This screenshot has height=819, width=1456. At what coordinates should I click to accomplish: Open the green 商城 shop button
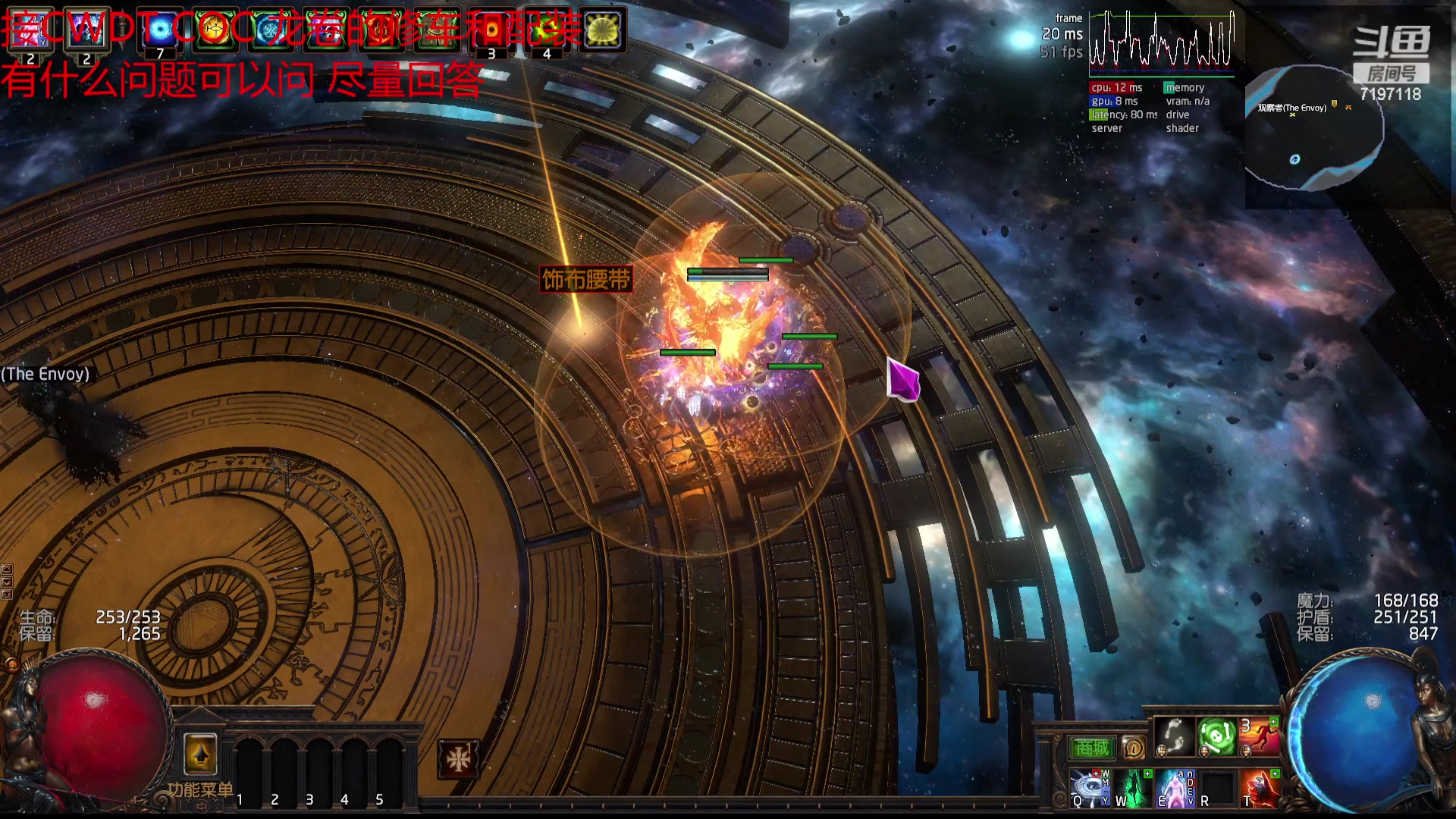coord(1092,748)
